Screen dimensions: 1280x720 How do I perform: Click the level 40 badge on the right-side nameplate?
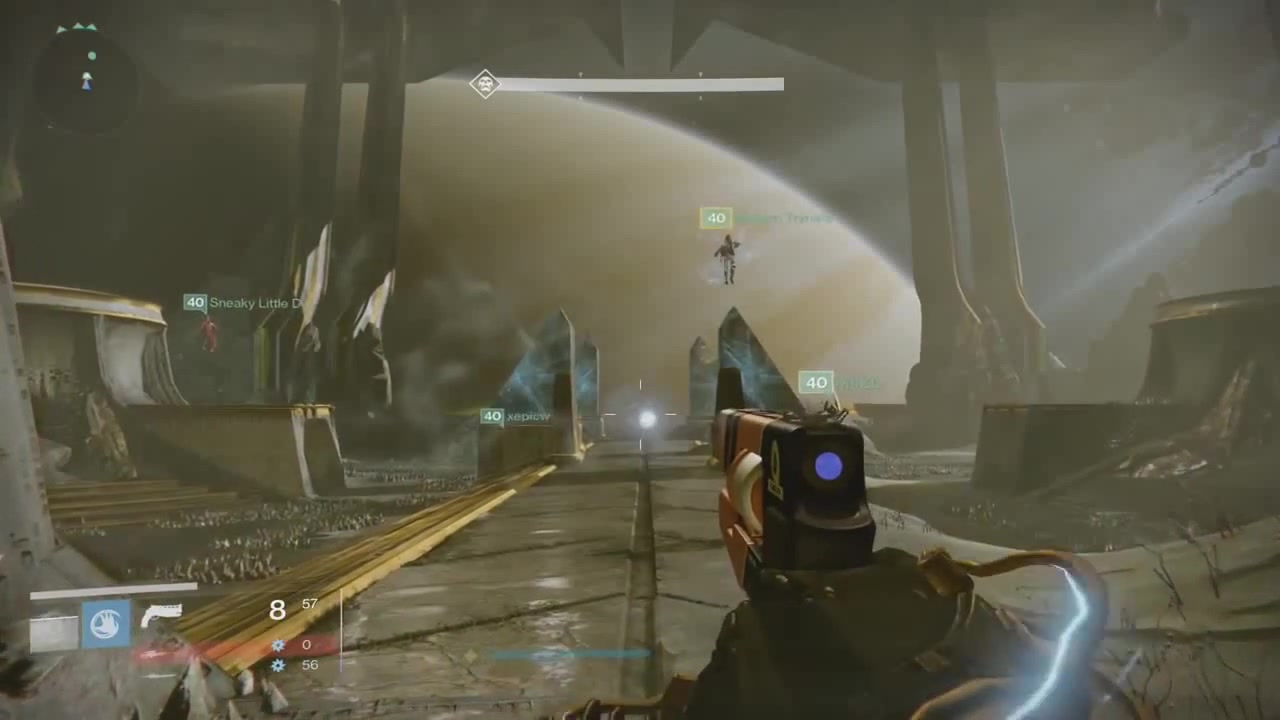coord(816,383)
